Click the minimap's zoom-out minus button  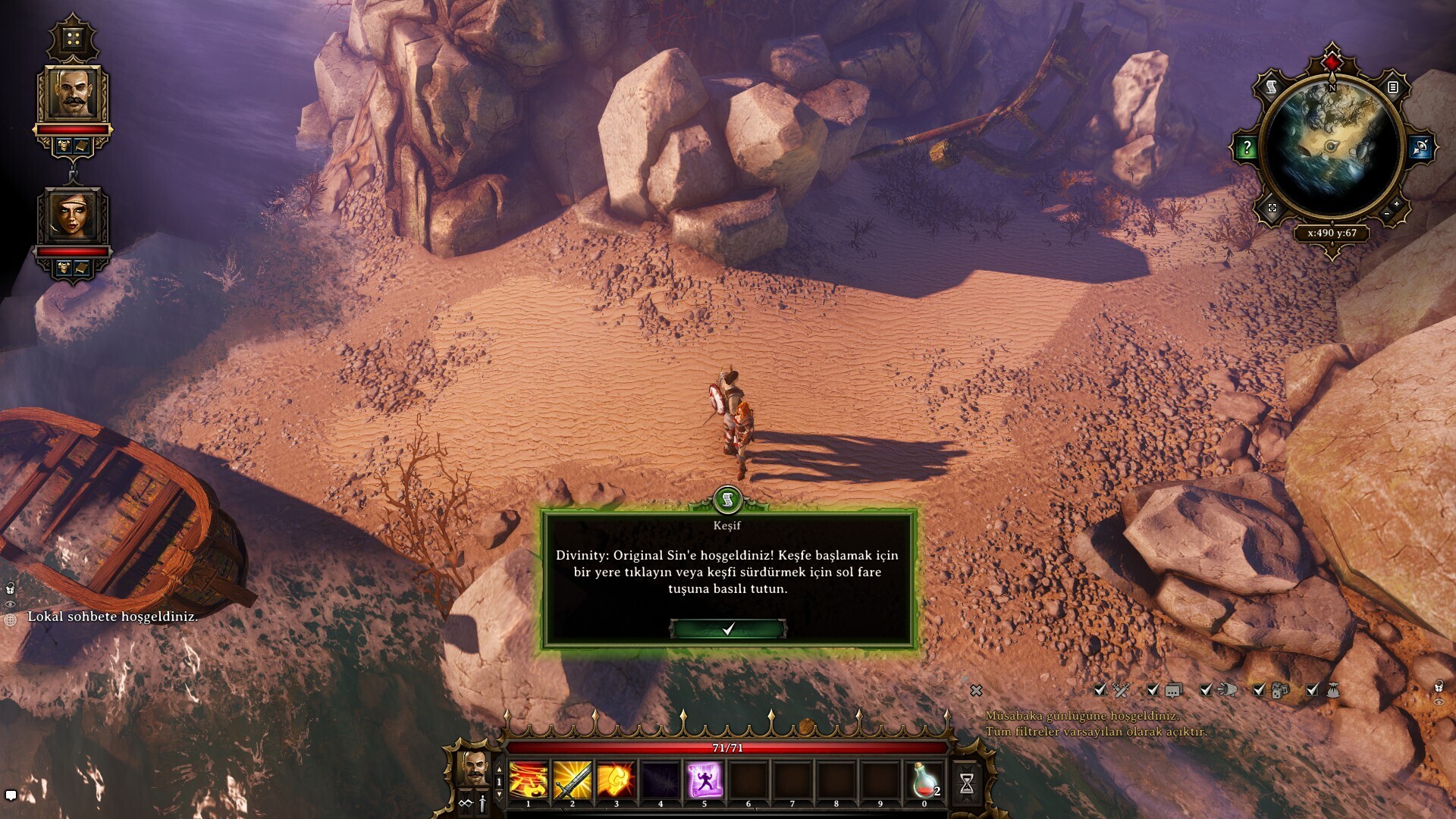tap(1386, 215)
